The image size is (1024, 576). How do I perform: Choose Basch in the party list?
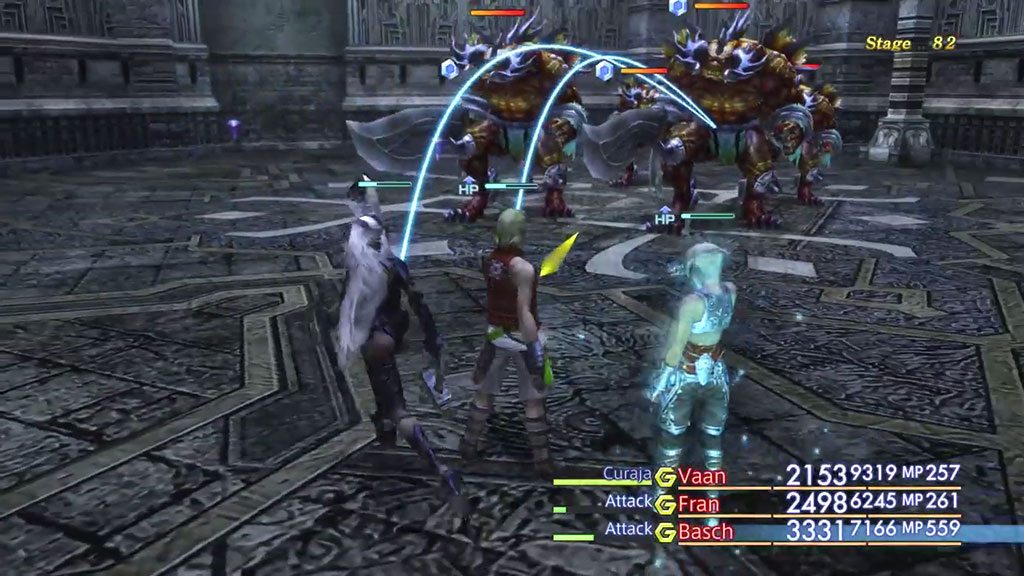click(x=705, y=532)
